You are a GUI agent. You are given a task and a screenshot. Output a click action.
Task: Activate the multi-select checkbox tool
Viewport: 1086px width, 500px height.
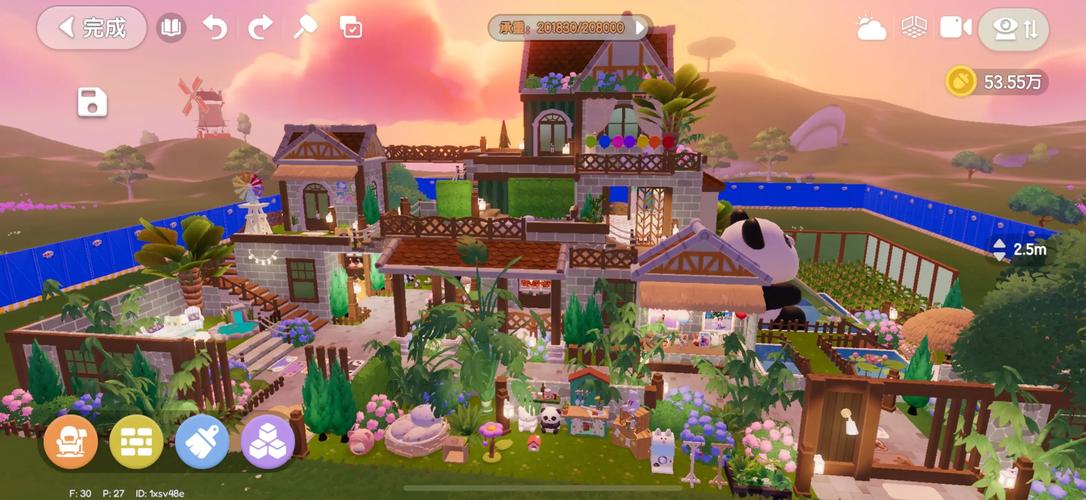tap(351, 28)
